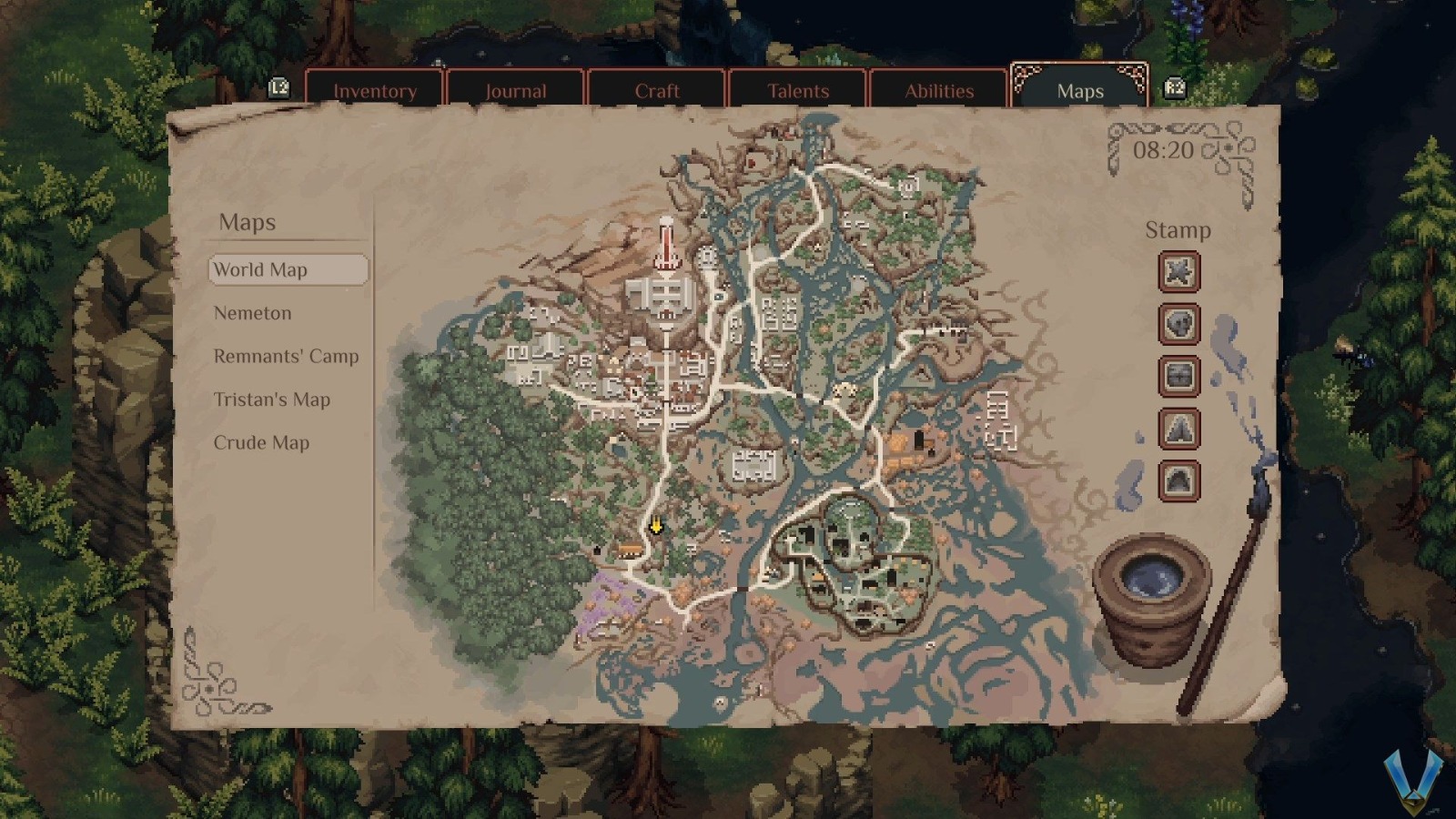
Task: View the Remnants' Camp map
Action: (x=285, y=356)
